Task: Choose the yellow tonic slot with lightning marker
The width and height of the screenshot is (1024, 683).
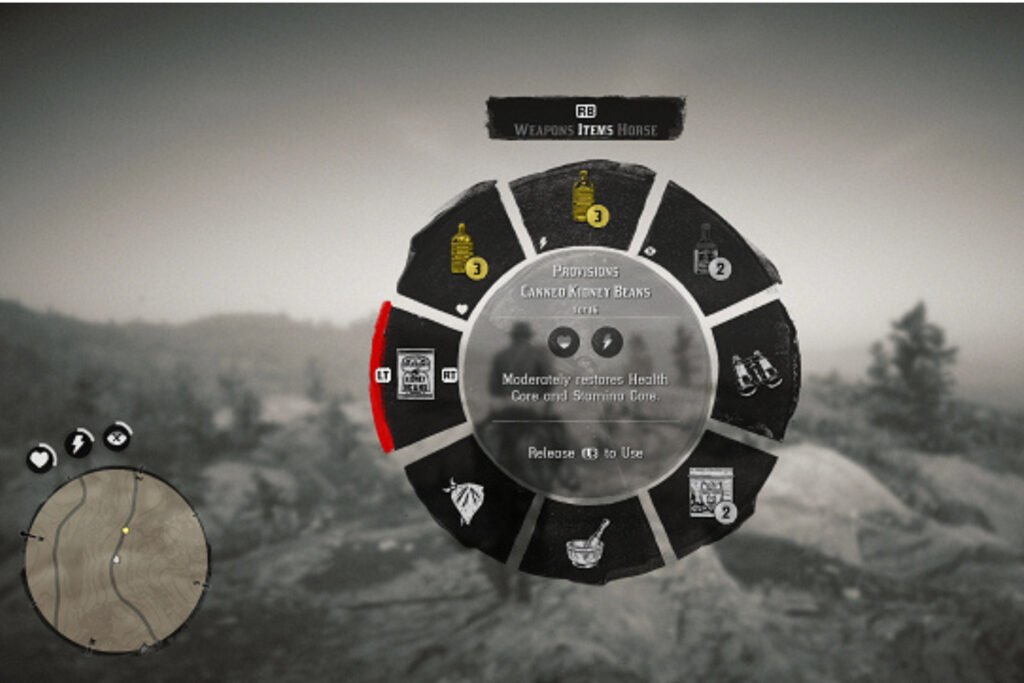Action: 583,198
